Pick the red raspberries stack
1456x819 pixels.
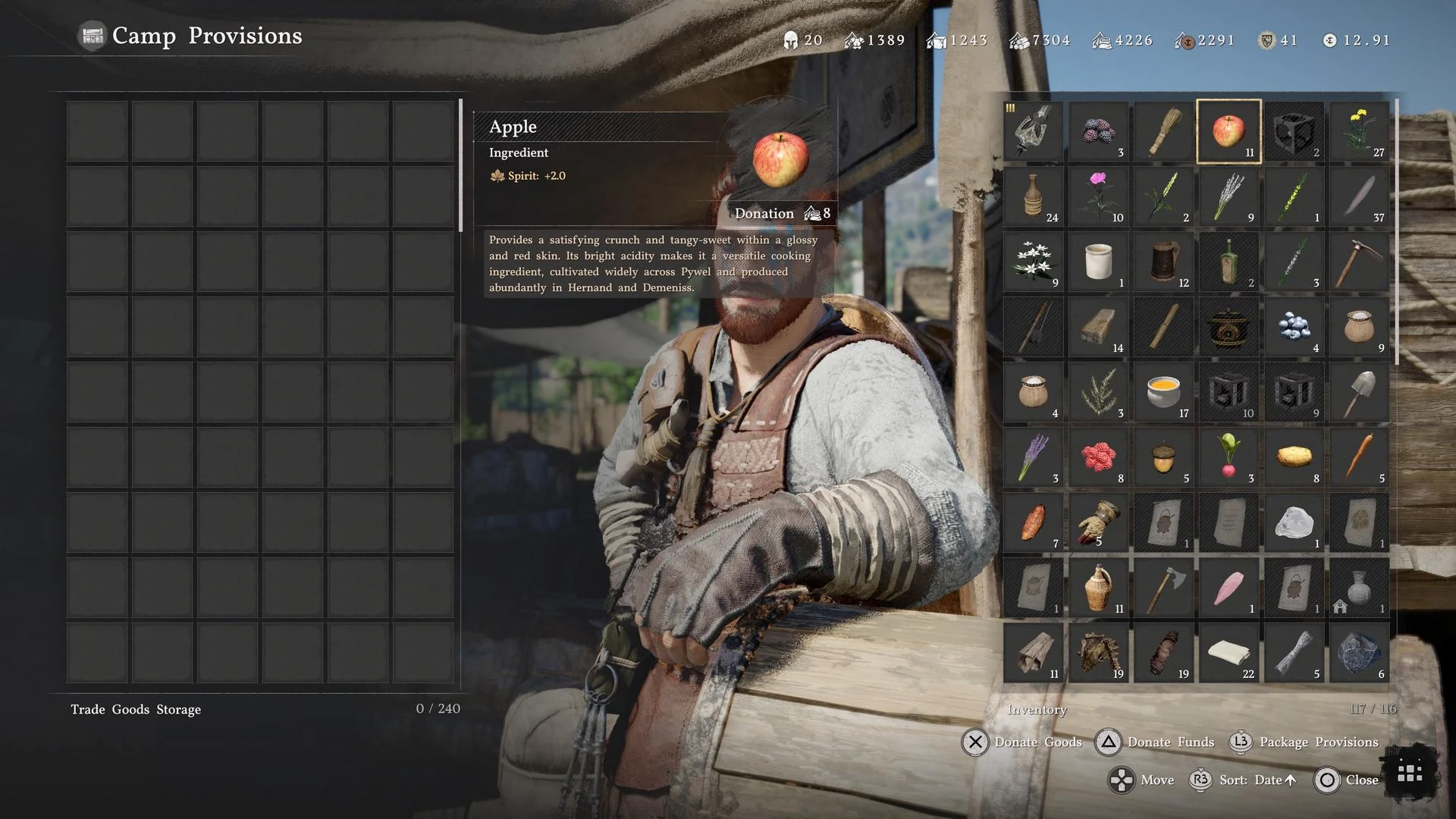point(1098,457)
